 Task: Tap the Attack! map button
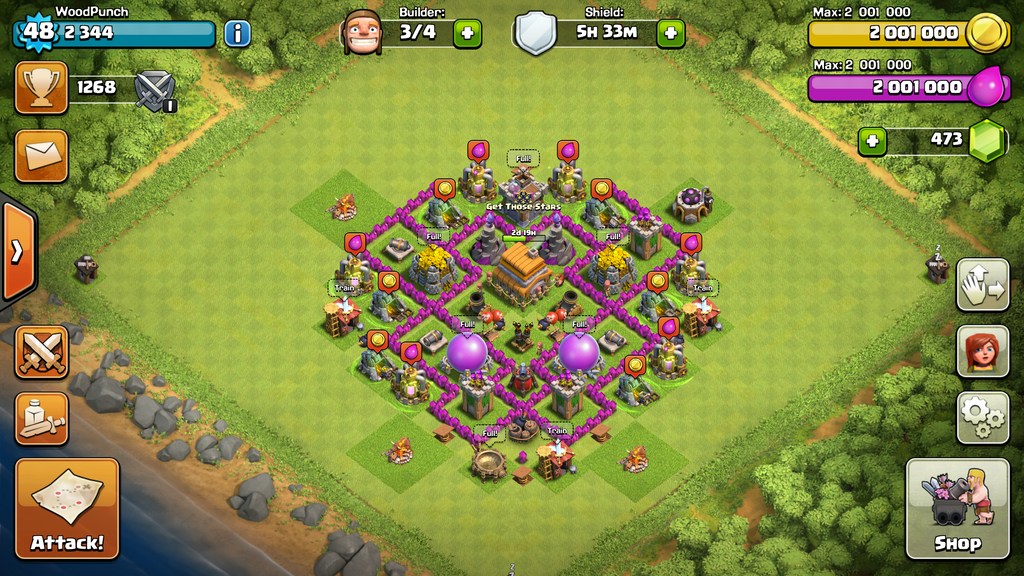click(x=67, y=508)
